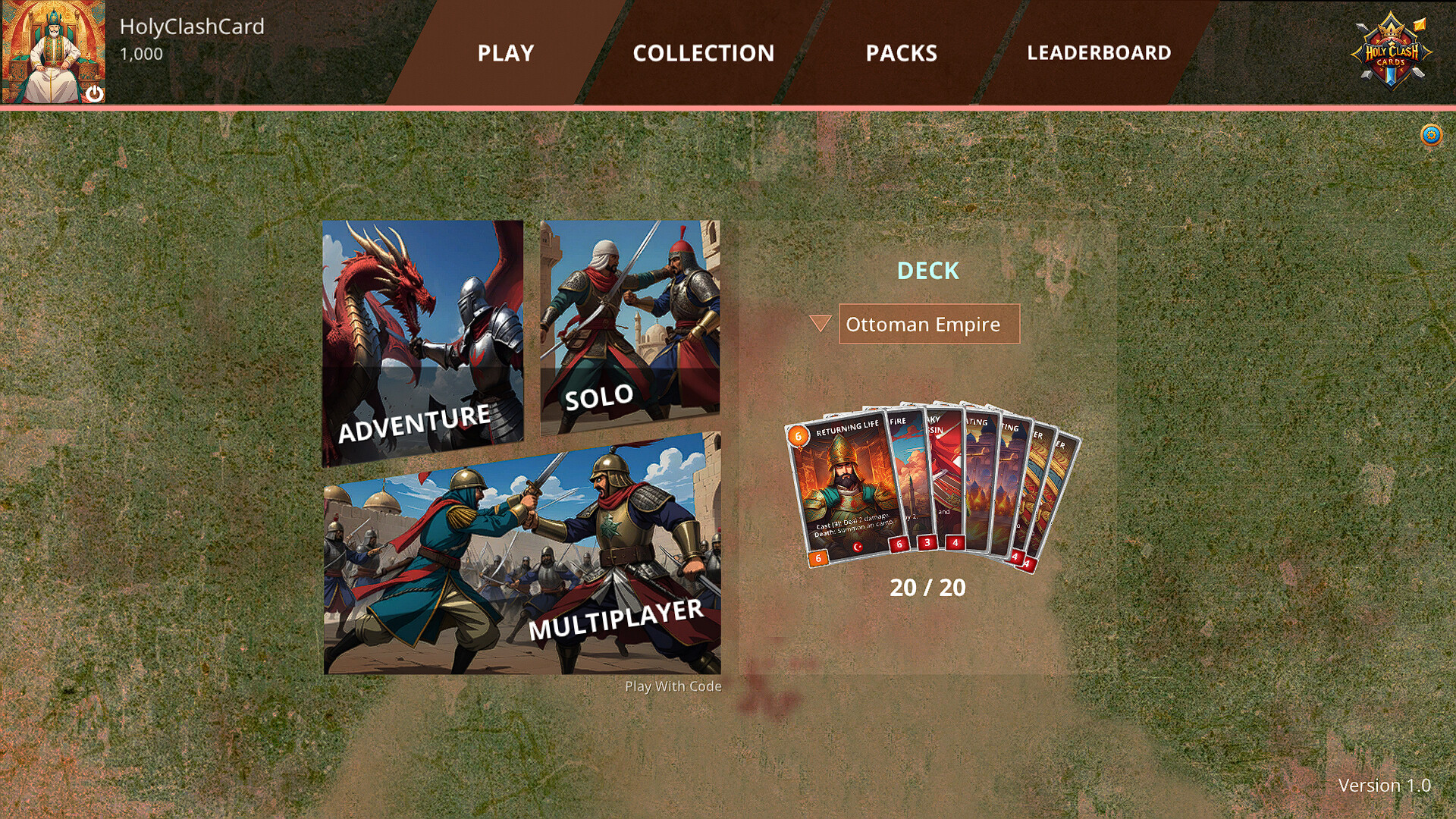This screenshot has width=1456, height=819.
Task: Click the PLAY menu item
Action: click(505, 53)
